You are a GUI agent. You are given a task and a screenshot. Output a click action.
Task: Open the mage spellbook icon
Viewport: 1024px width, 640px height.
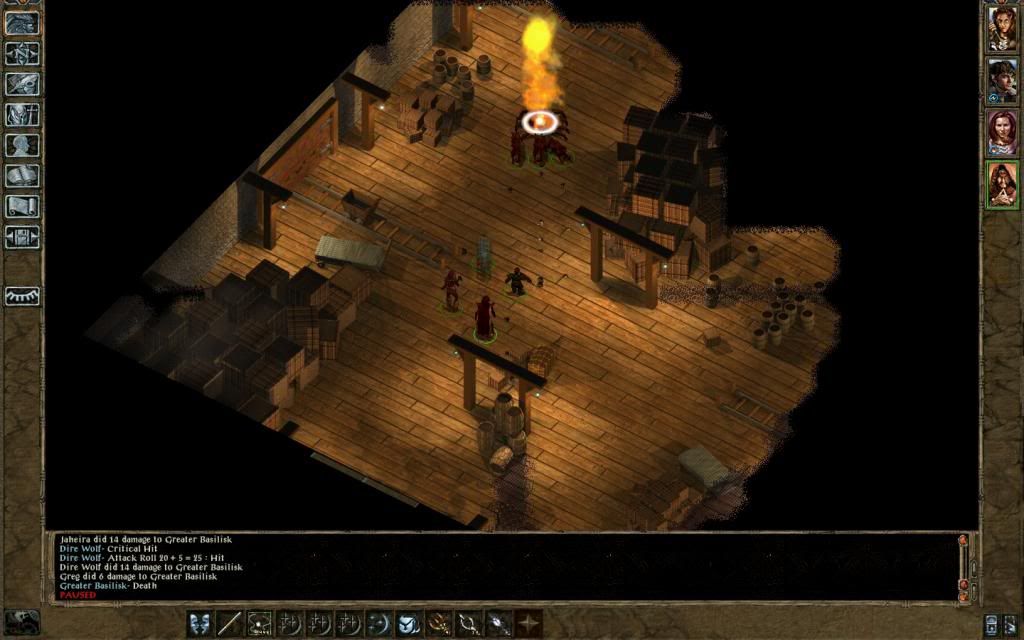(x=22, y=176)
